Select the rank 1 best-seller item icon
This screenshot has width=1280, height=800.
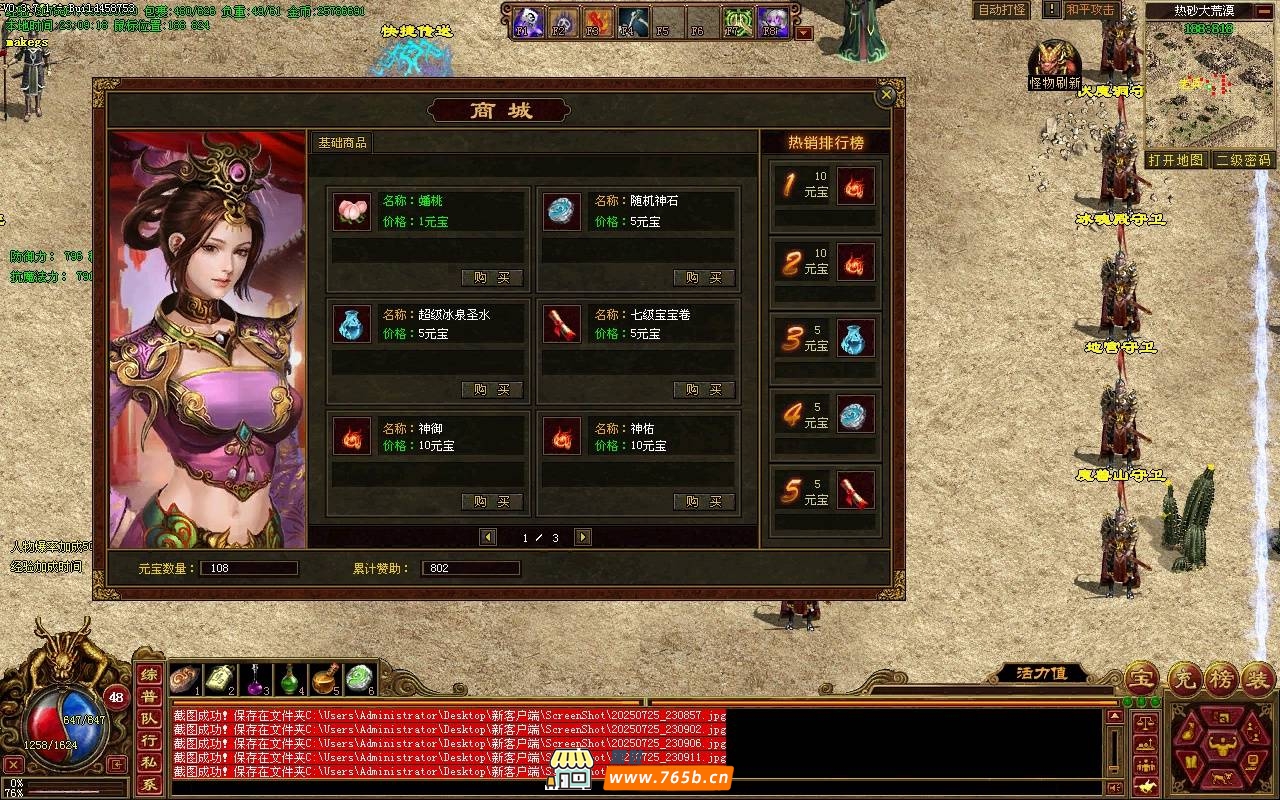(856, 186)
